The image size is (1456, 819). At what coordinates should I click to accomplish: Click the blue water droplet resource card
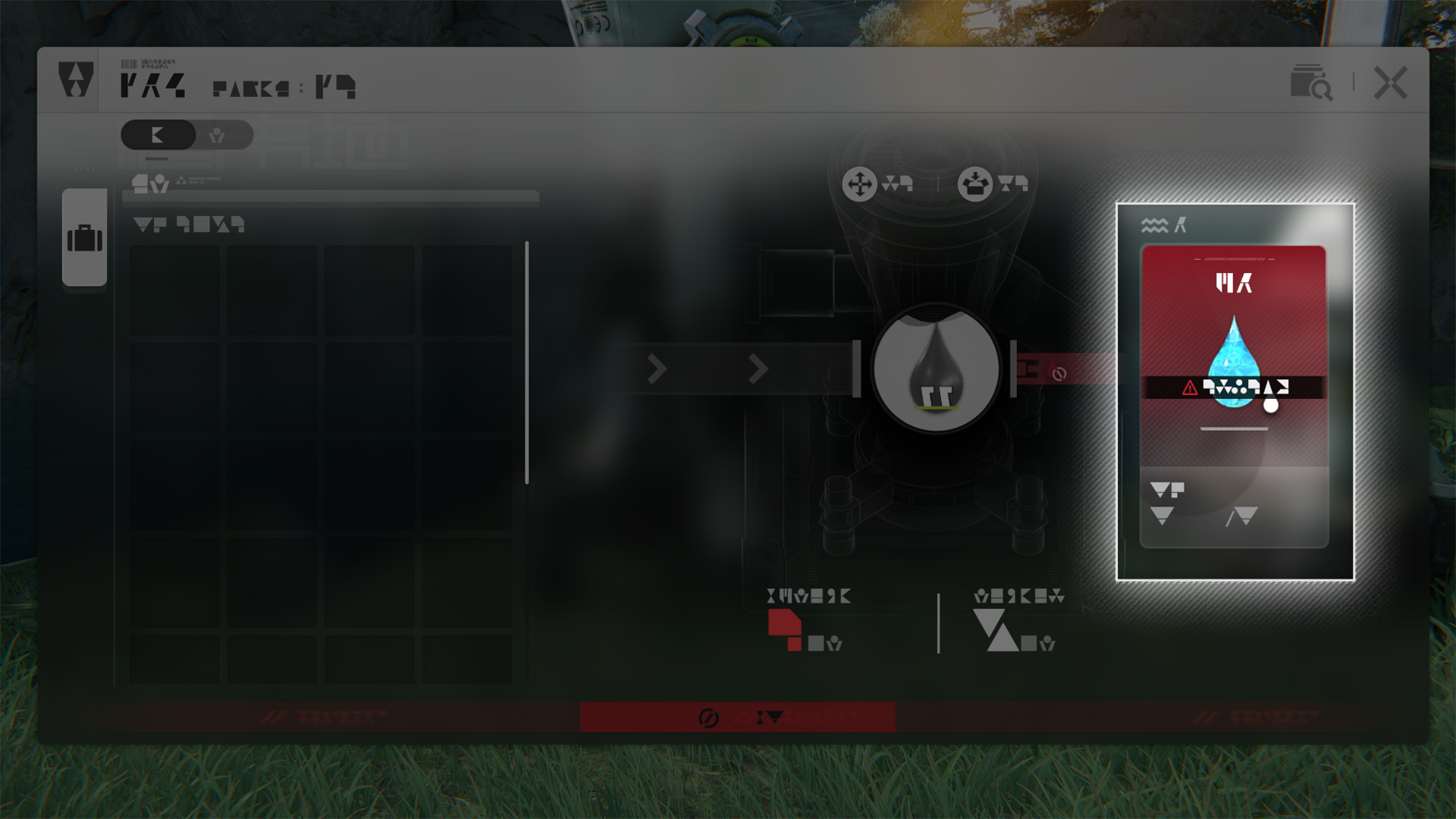click(x=1234, y=362)
